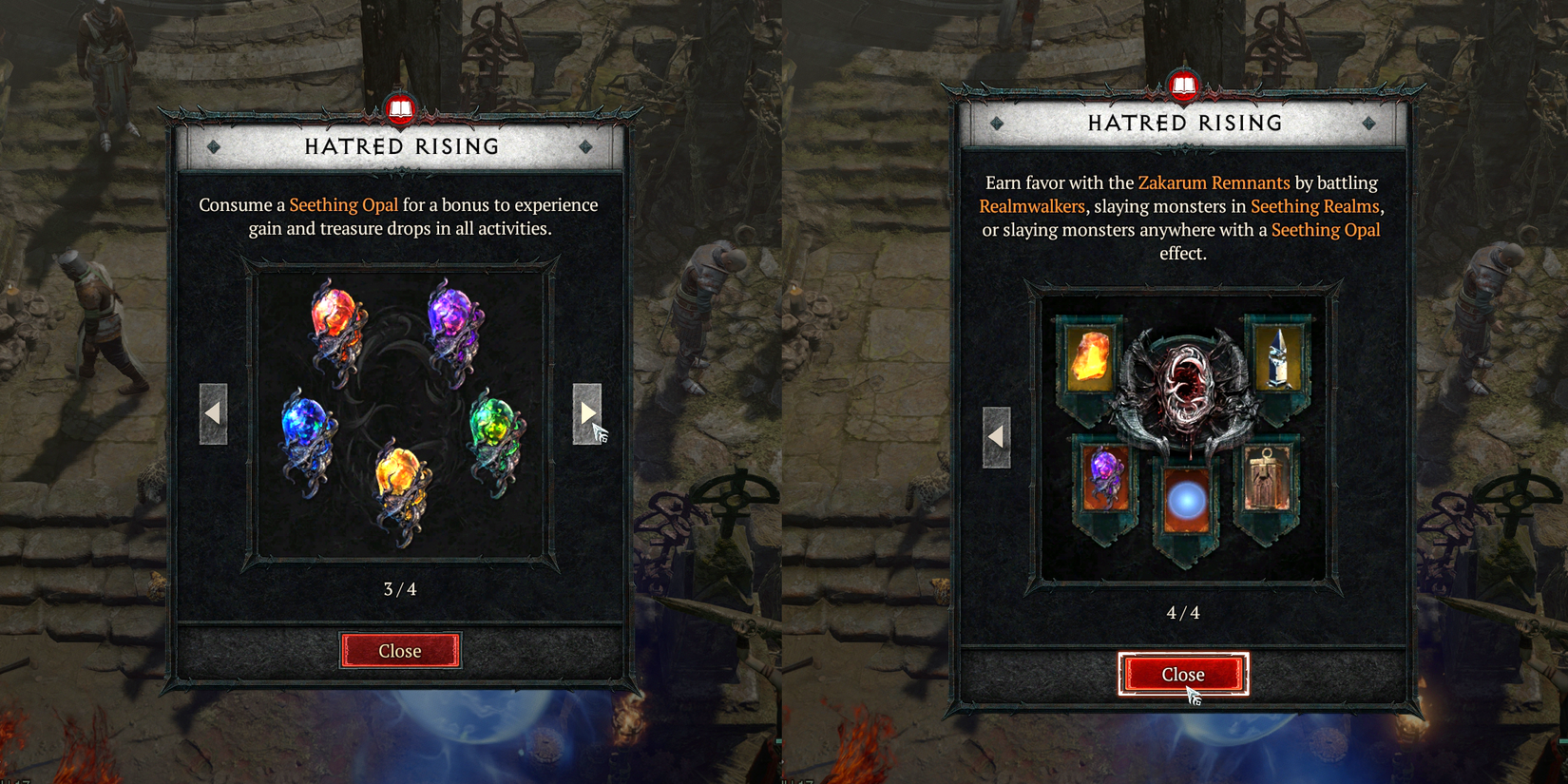
Task: Click the left arrow on the right popup
Action: point(996,435)
